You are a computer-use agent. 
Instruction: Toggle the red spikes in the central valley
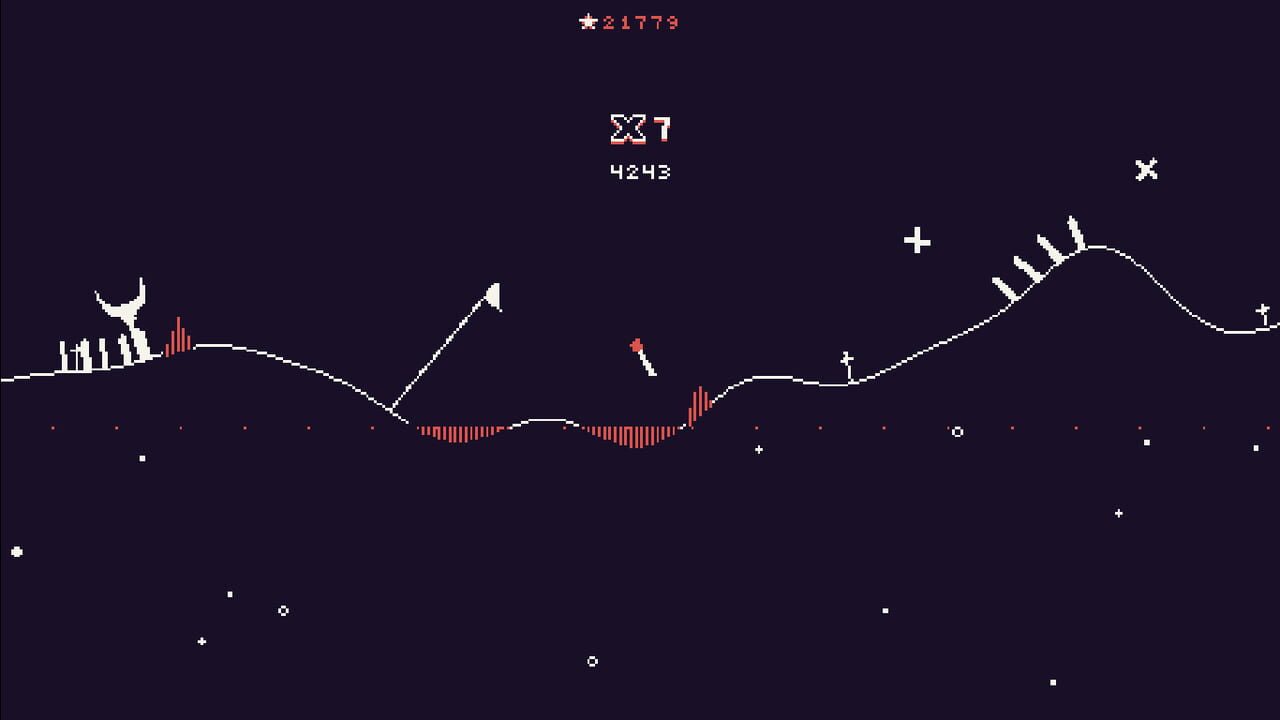(630, 437)
